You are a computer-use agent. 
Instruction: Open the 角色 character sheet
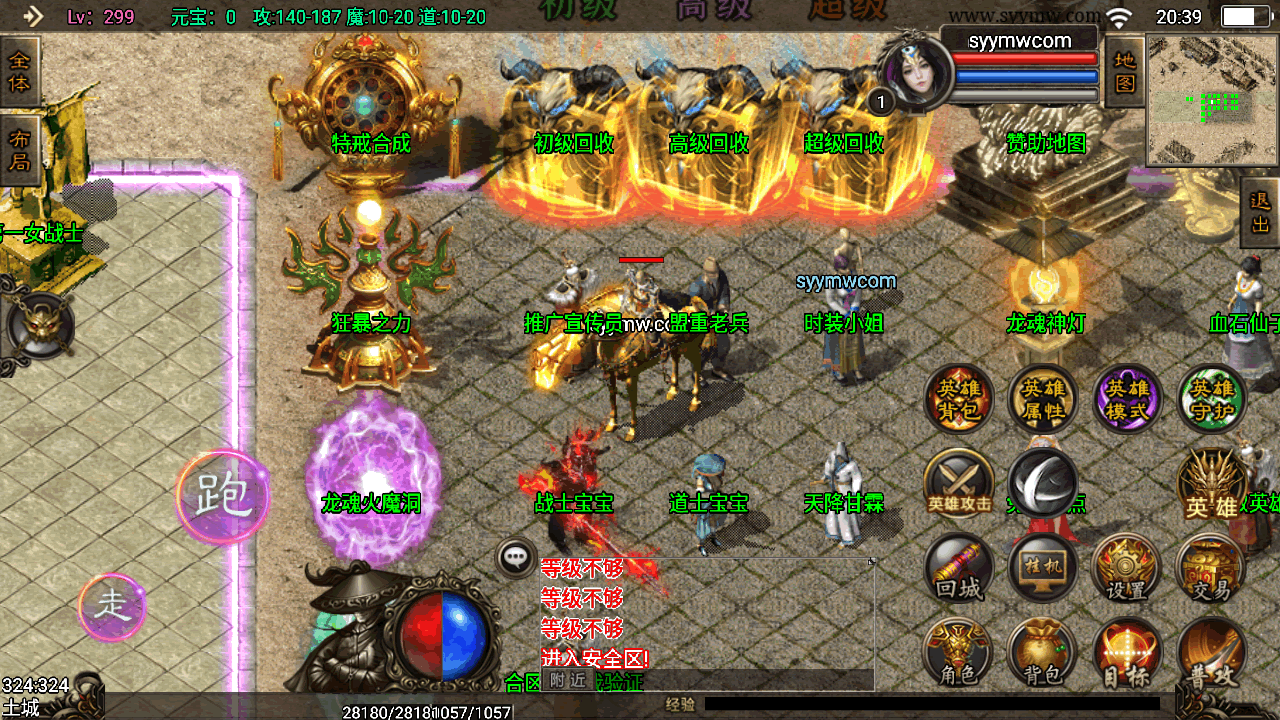(x=959, y=653)
